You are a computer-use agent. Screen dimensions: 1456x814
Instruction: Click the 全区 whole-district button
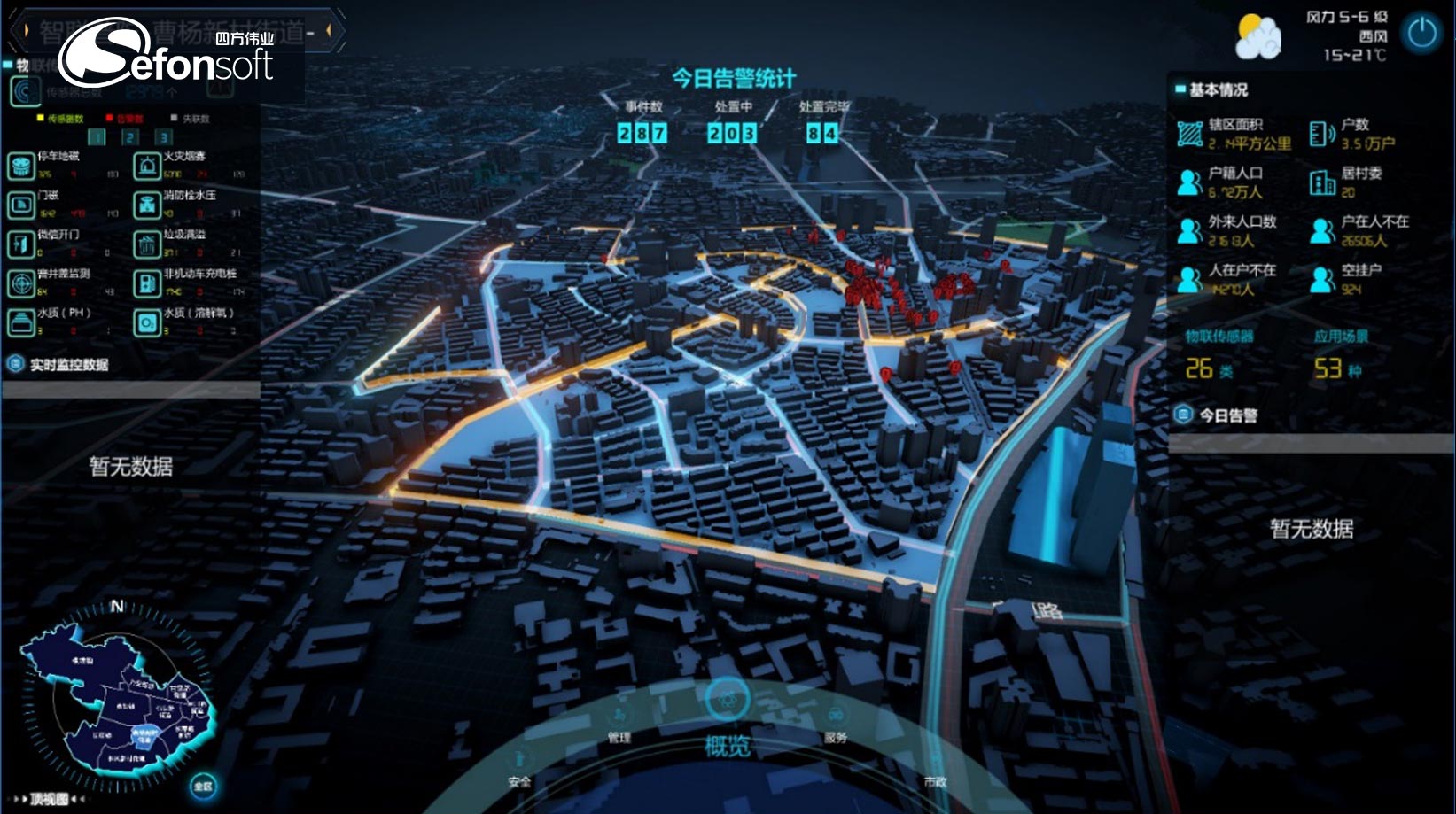[x=204, y=786]
